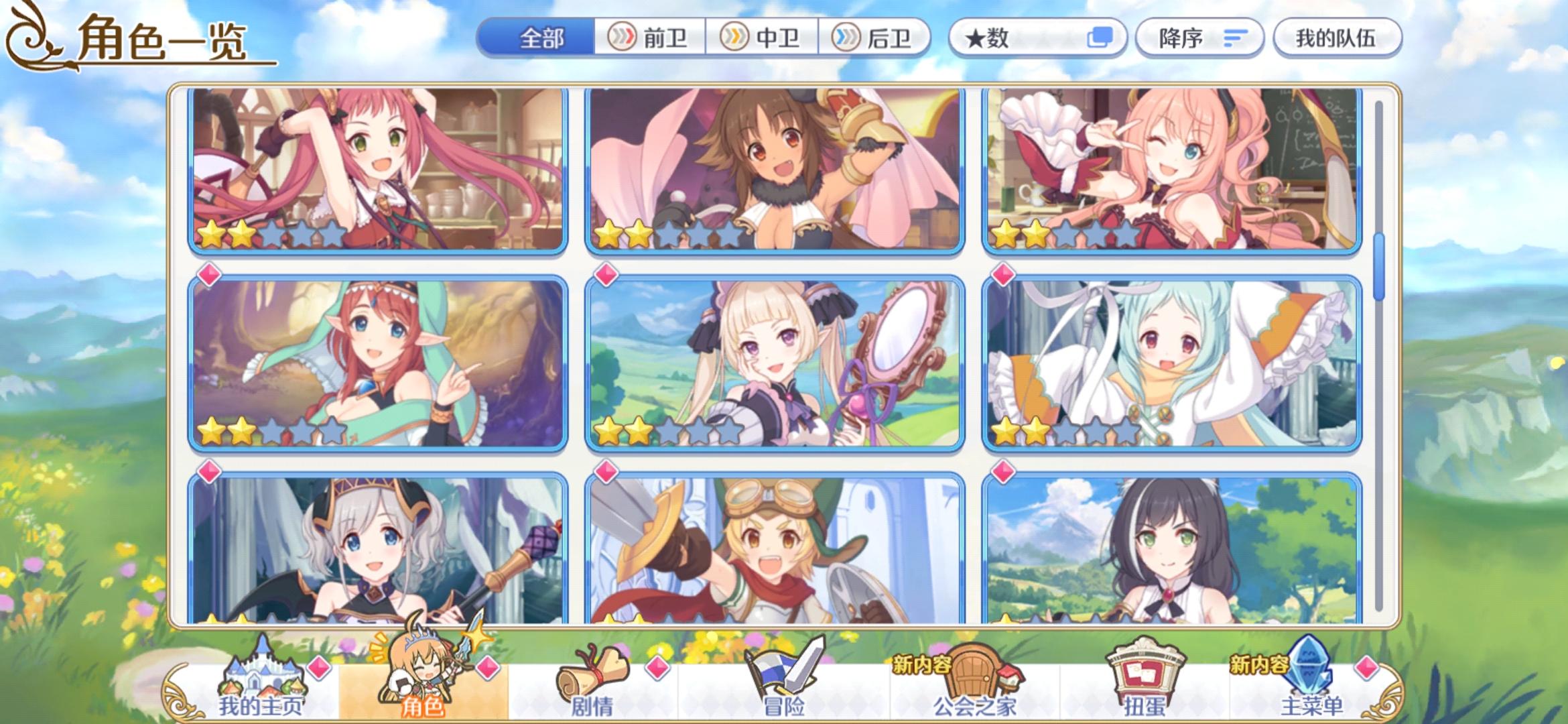Image resolution: width=1568 pixels, height=724 pixels.
Task: Toggle descending sort with 降序 control
Action: [1201, 38]
